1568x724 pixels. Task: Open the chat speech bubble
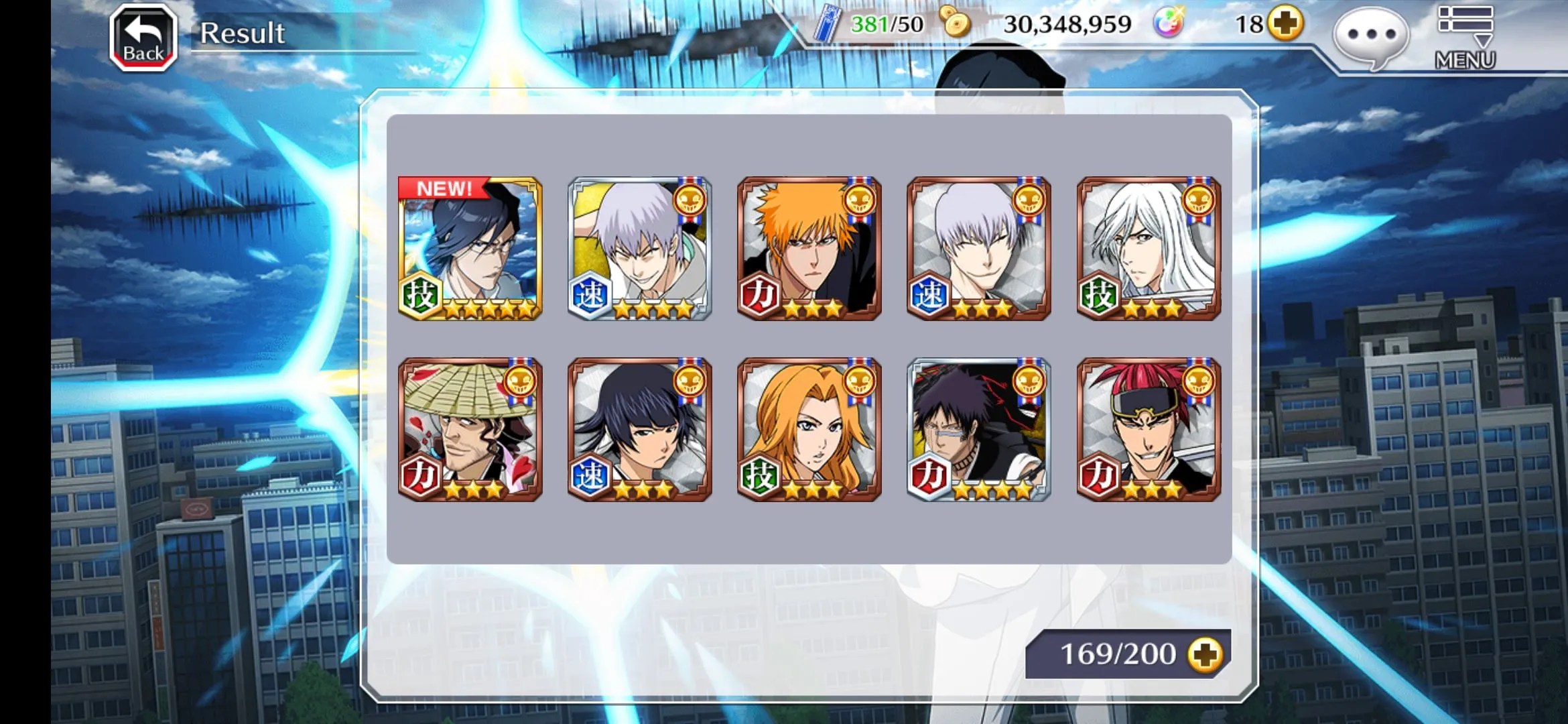(1370, 36)
